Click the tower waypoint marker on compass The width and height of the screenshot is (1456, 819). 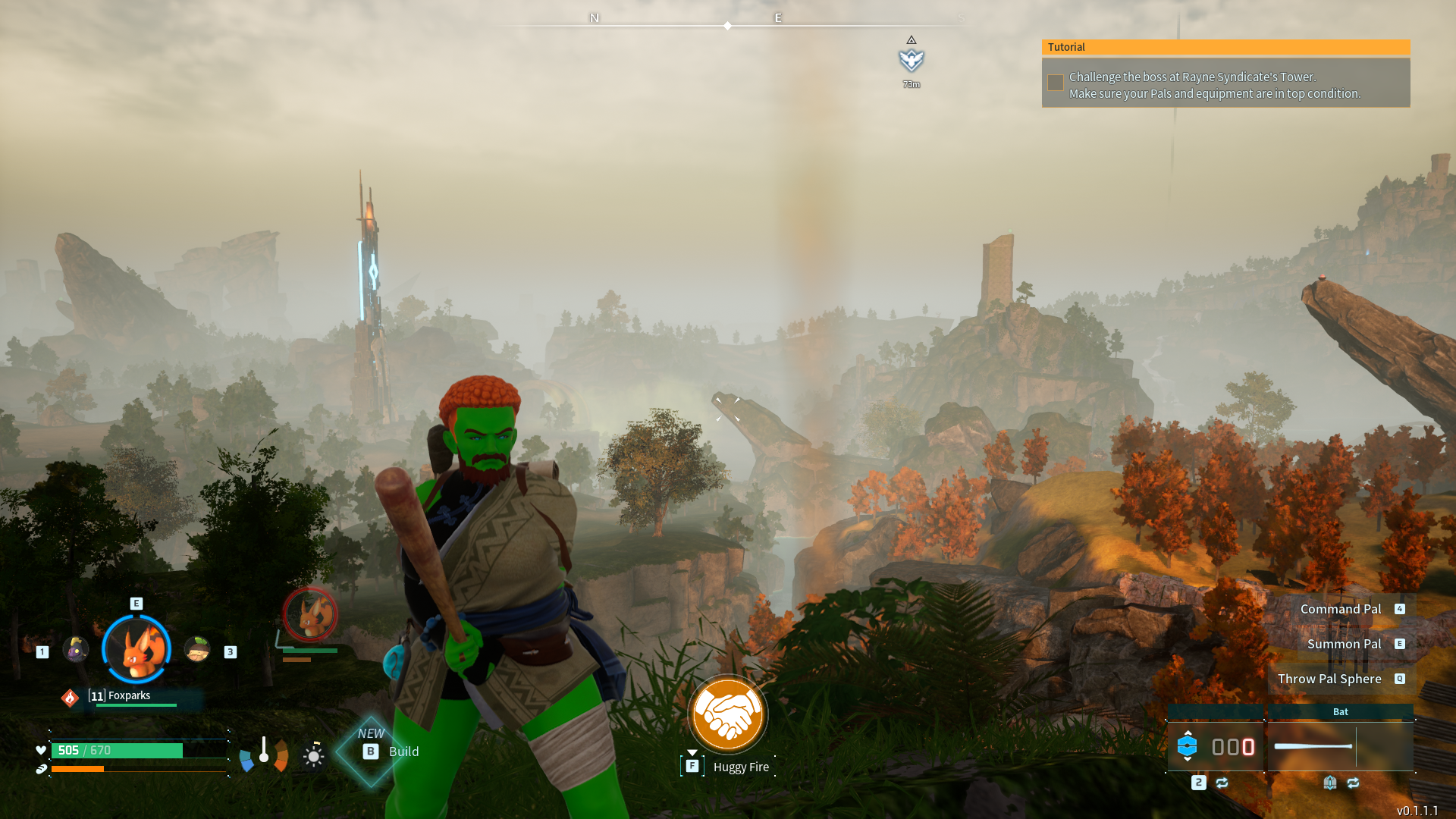pyautogui.click(x=911, y=60)
